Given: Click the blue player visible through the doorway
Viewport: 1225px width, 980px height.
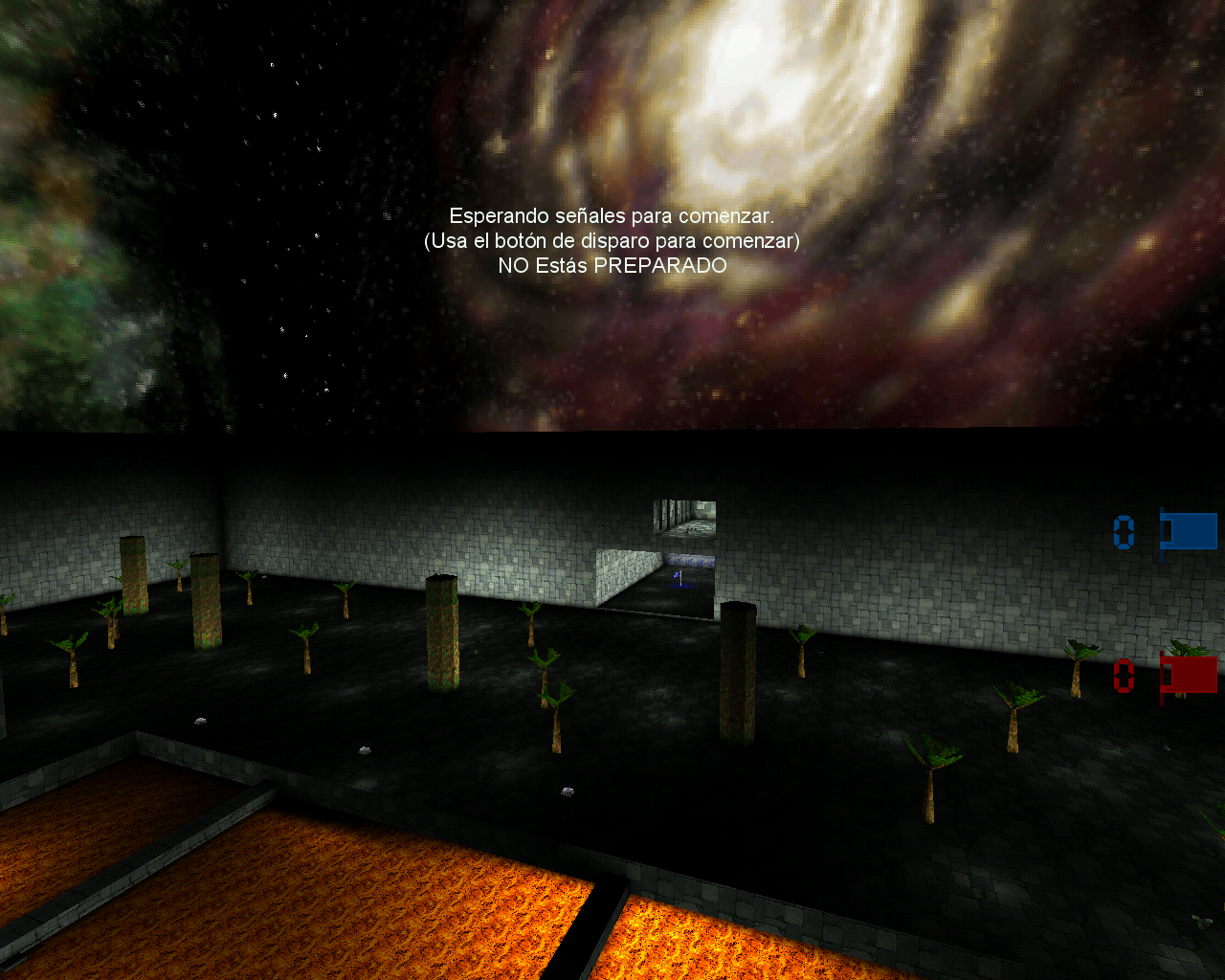Looking at the screenshot, I should click(678, 576).
